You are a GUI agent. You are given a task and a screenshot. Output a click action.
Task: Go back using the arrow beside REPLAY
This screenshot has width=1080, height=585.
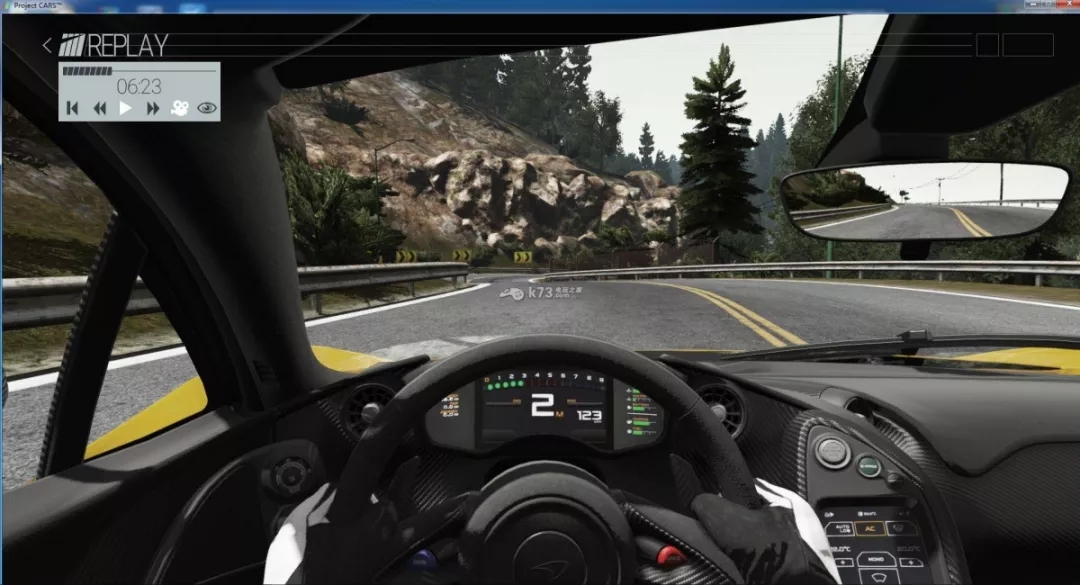pyautogui.click(x=47, y=45)
